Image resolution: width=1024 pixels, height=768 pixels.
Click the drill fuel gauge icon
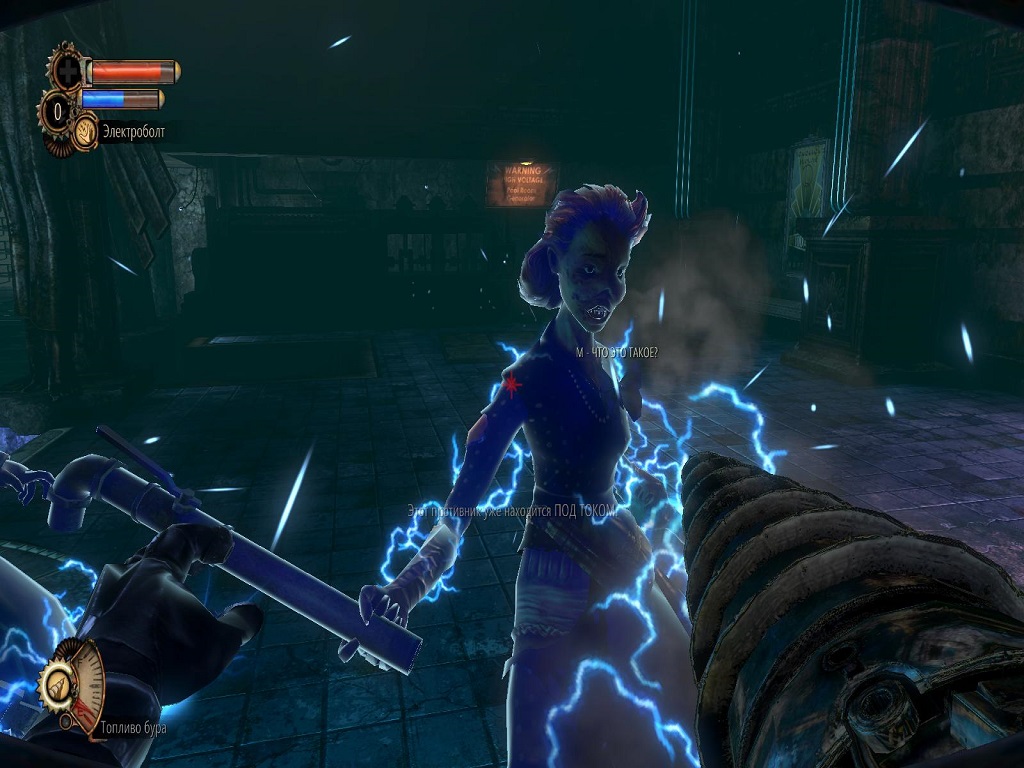coord(56,683)
